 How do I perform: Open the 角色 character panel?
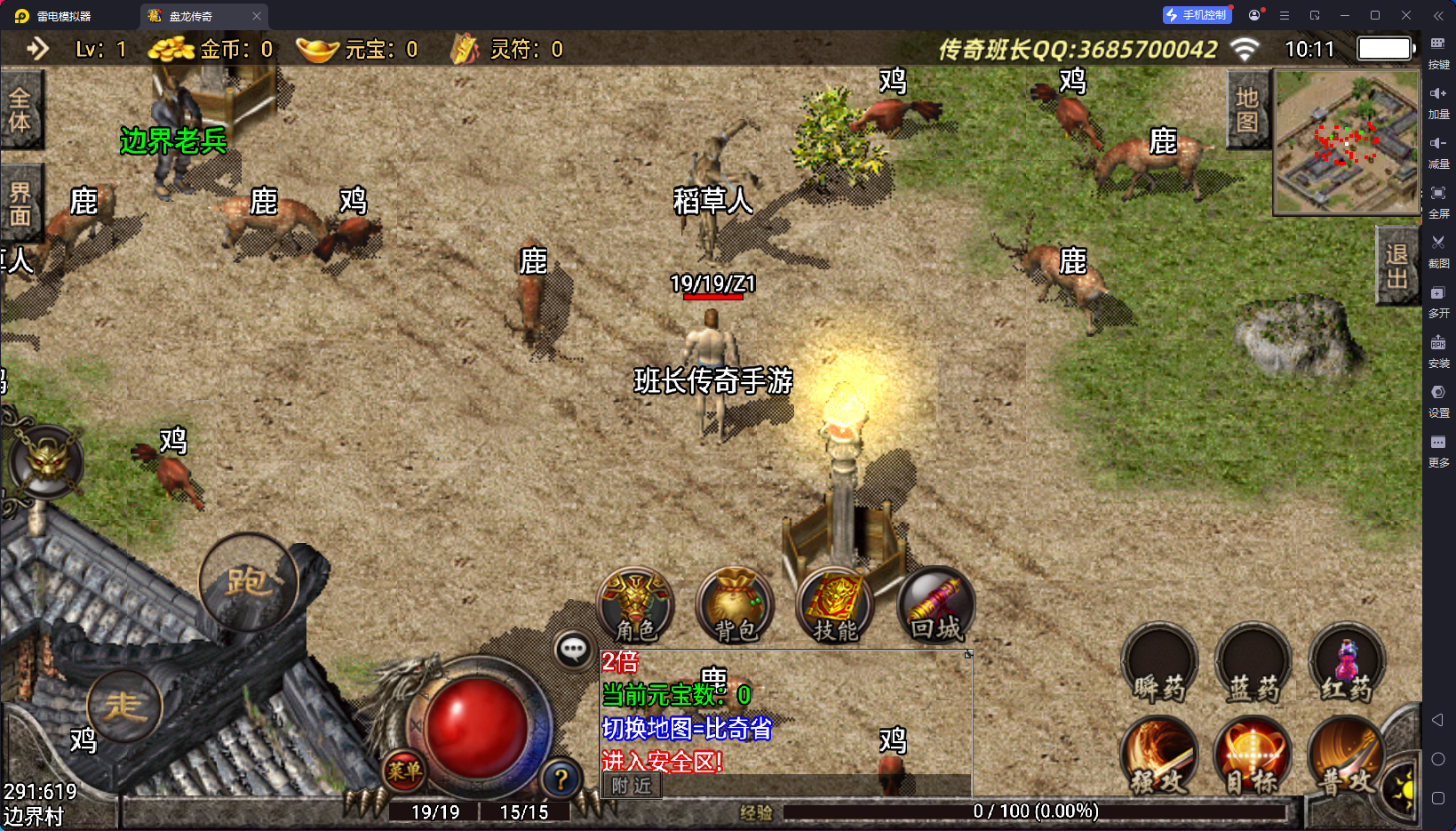point(635,605)
